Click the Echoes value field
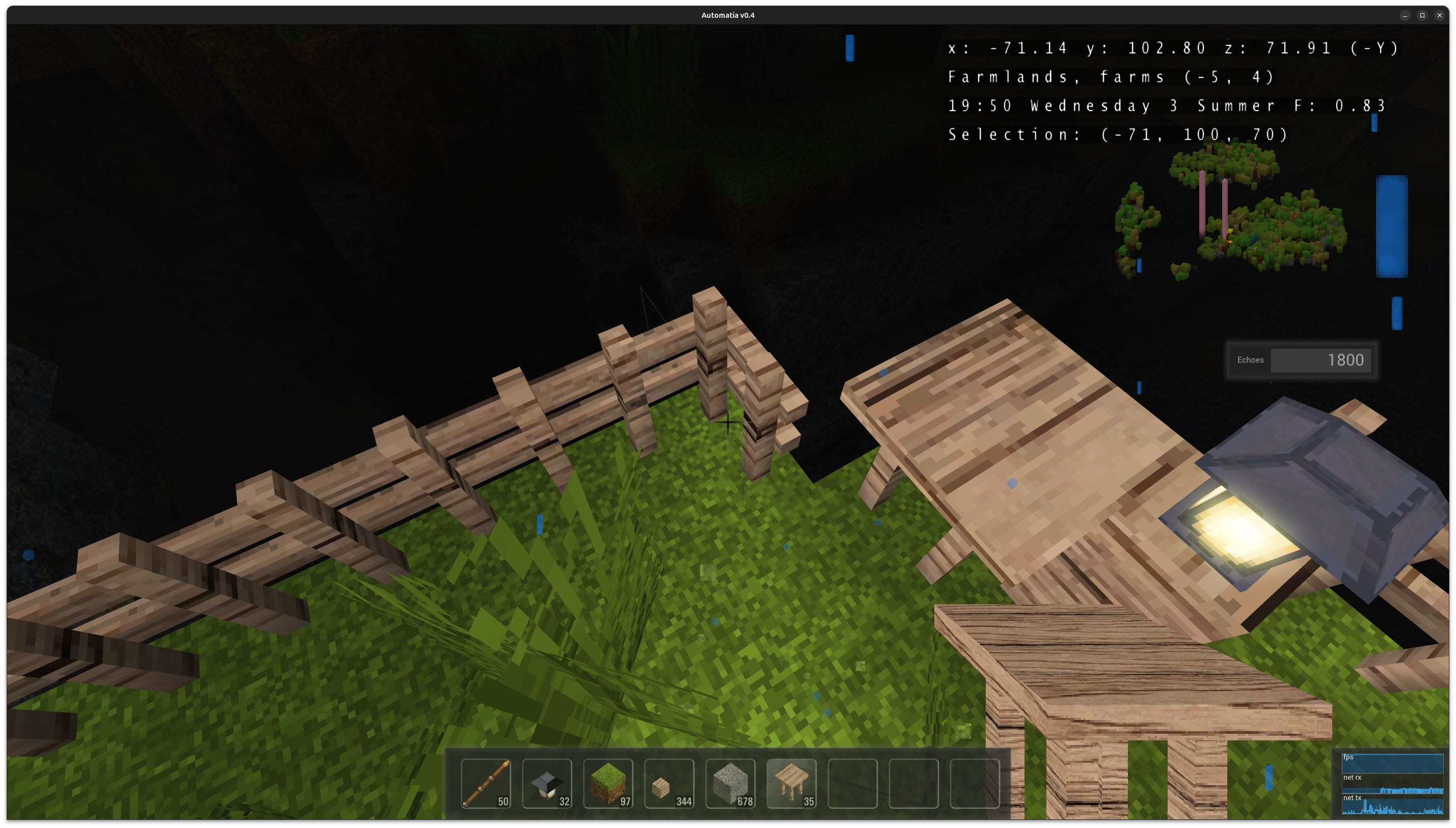Image resolution: width=1456 pixels, height=828 pixels. click(x=1320, y=360)
